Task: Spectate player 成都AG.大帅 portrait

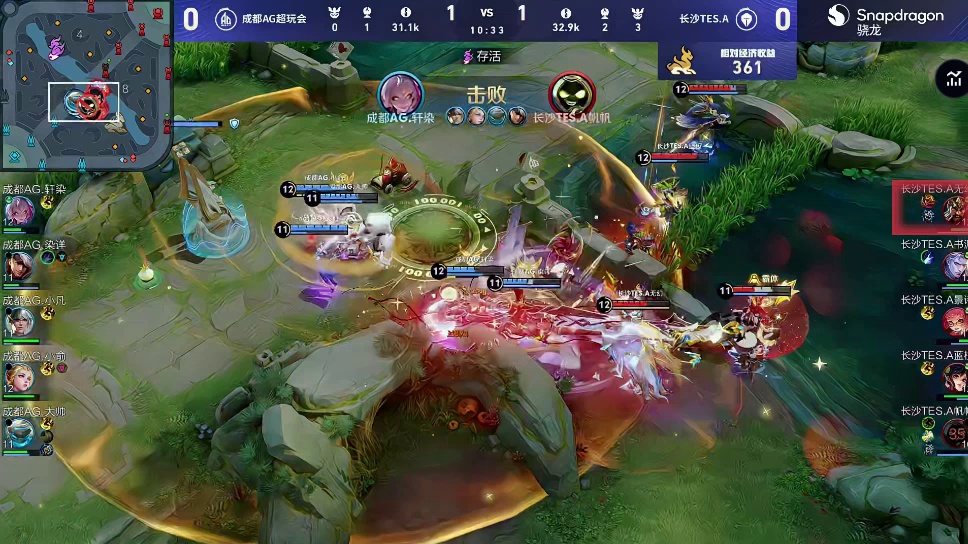Action: click(x=19, y=432)
